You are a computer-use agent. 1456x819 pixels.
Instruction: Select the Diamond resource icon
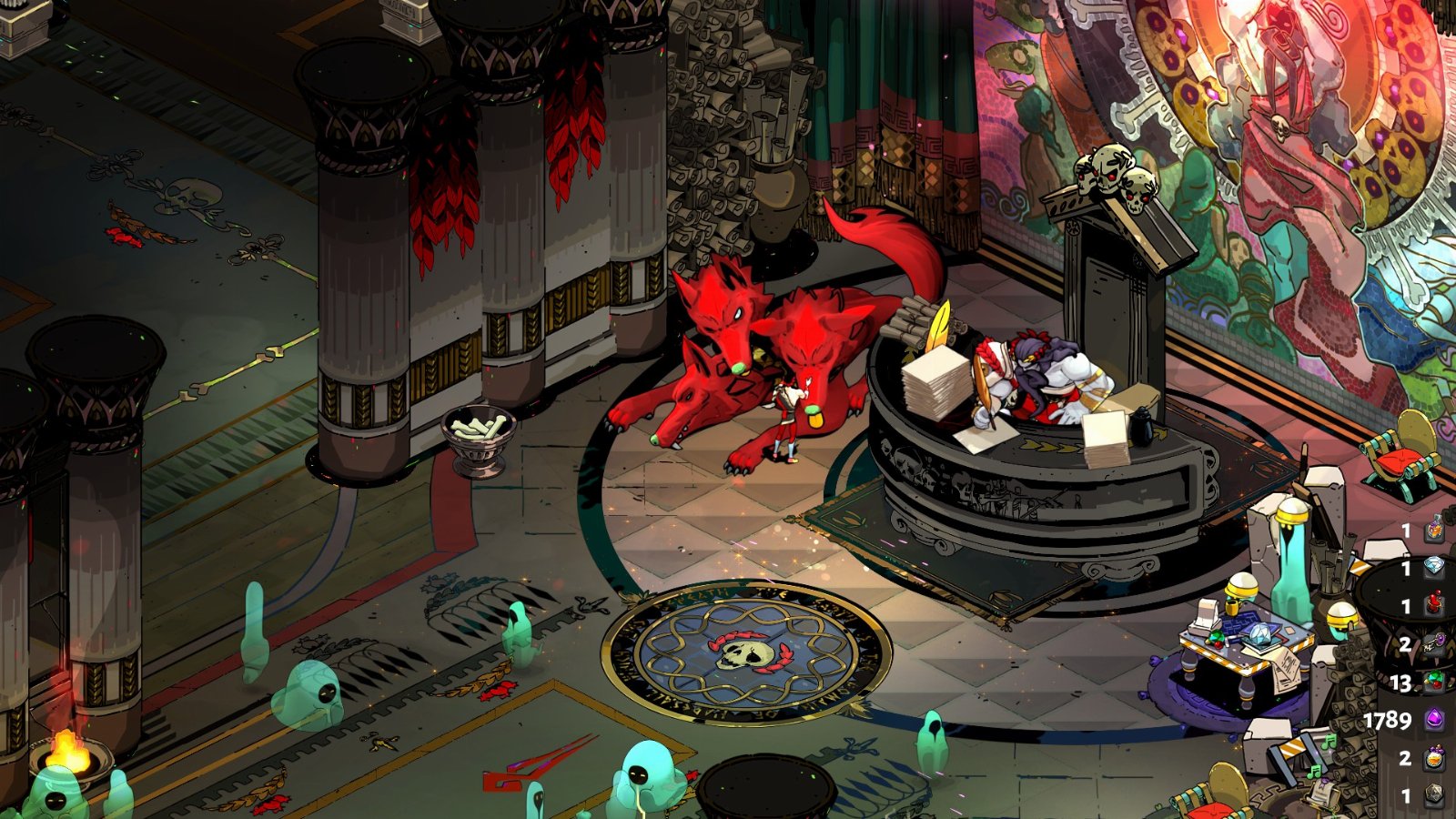[x=1434, y=568]
